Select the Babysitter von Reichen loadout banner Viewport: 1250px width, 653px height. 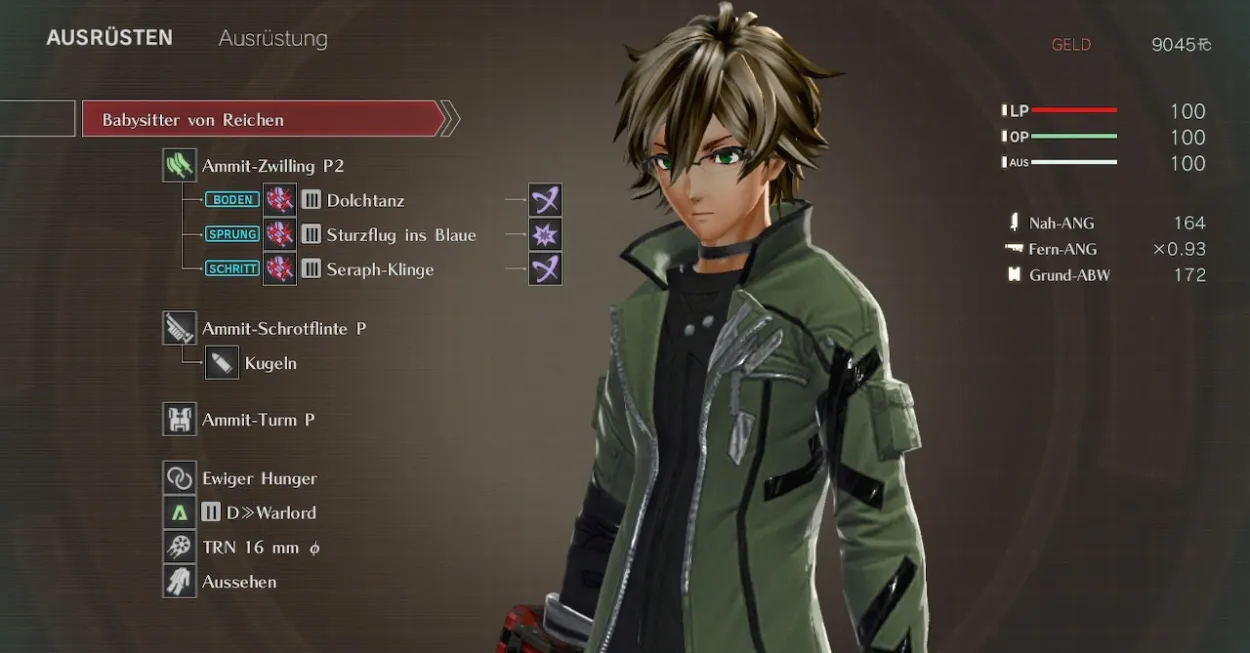tap(262, 119)
